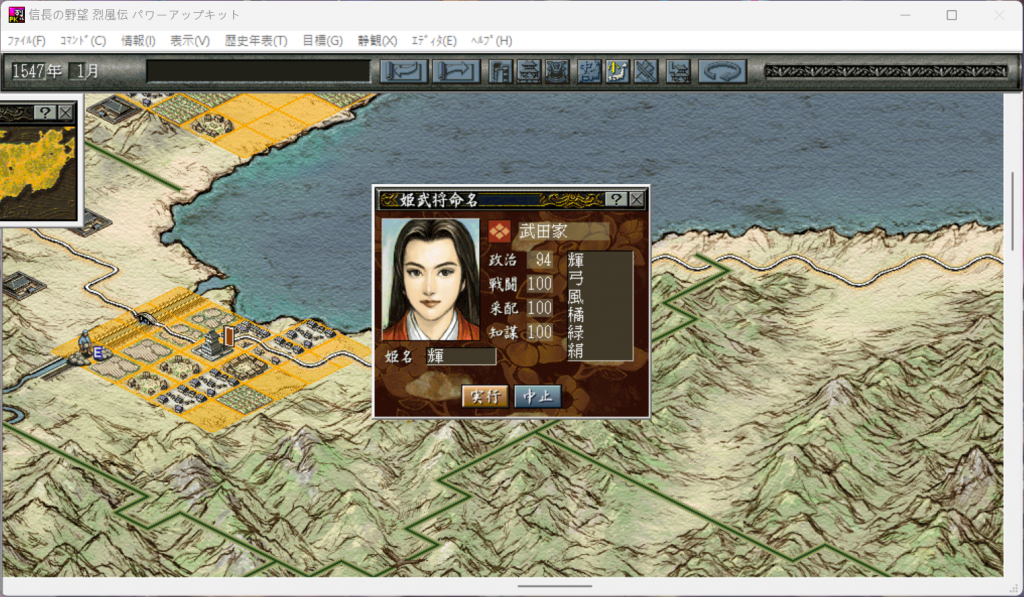The width and height of the screenshot is (1024, 597).
Task: Cancel naming with the 中止 button
Action: (537, 396)
